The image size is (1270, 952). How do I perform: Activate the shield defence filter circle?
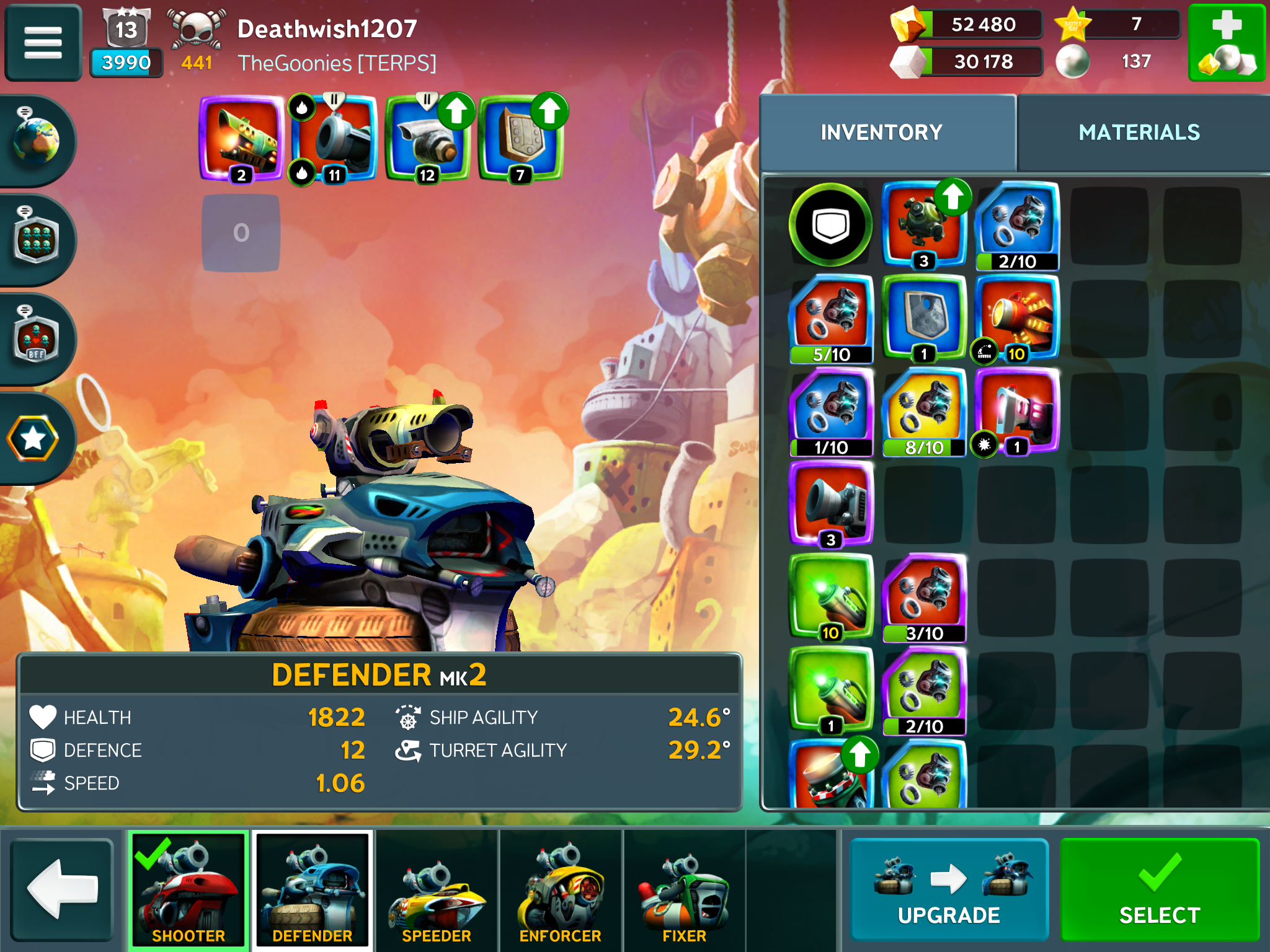tap(830, 225)
